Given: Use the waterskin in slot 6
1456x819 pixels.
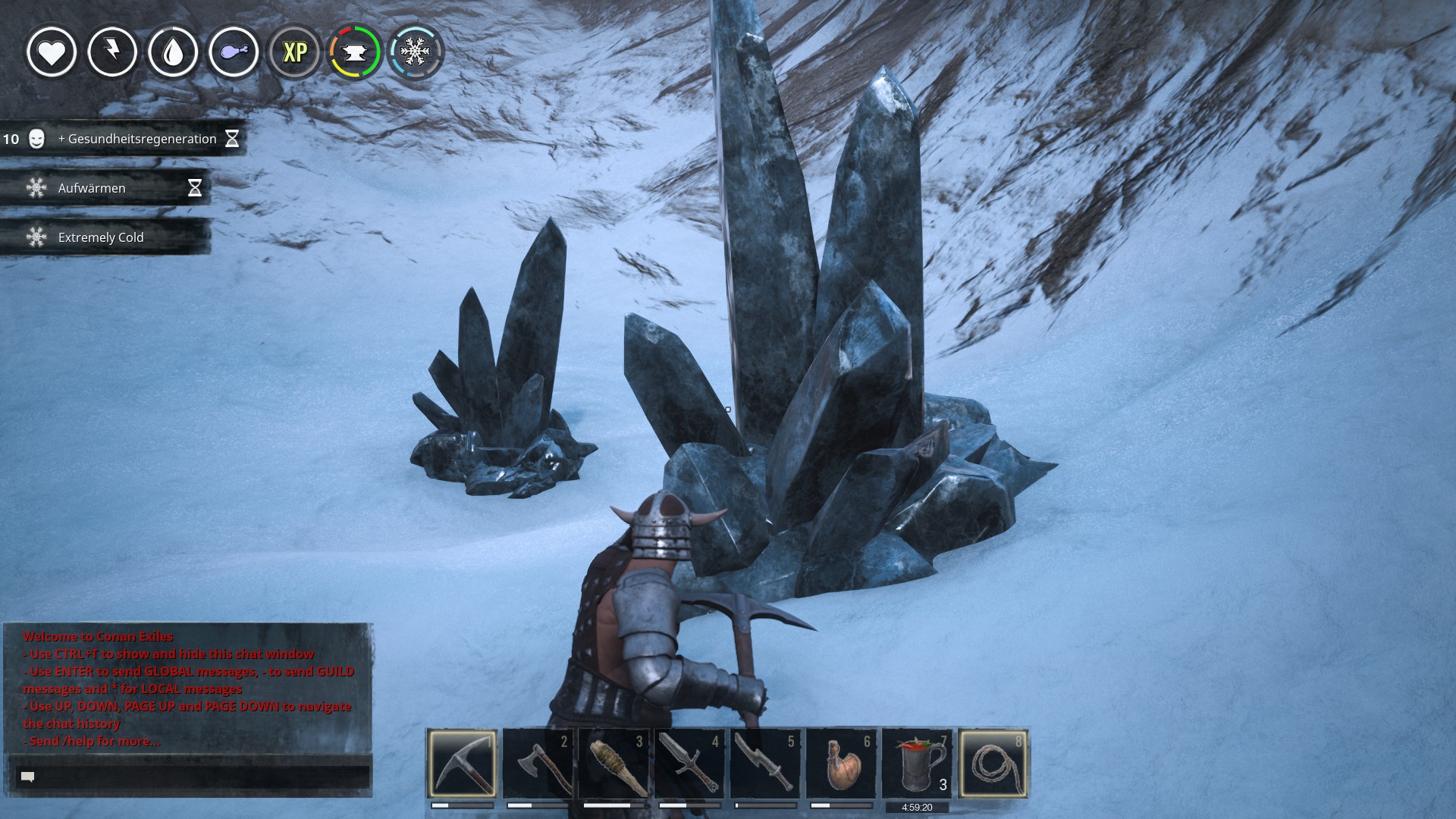Looking at the screenshot, I should click(842, 763).
